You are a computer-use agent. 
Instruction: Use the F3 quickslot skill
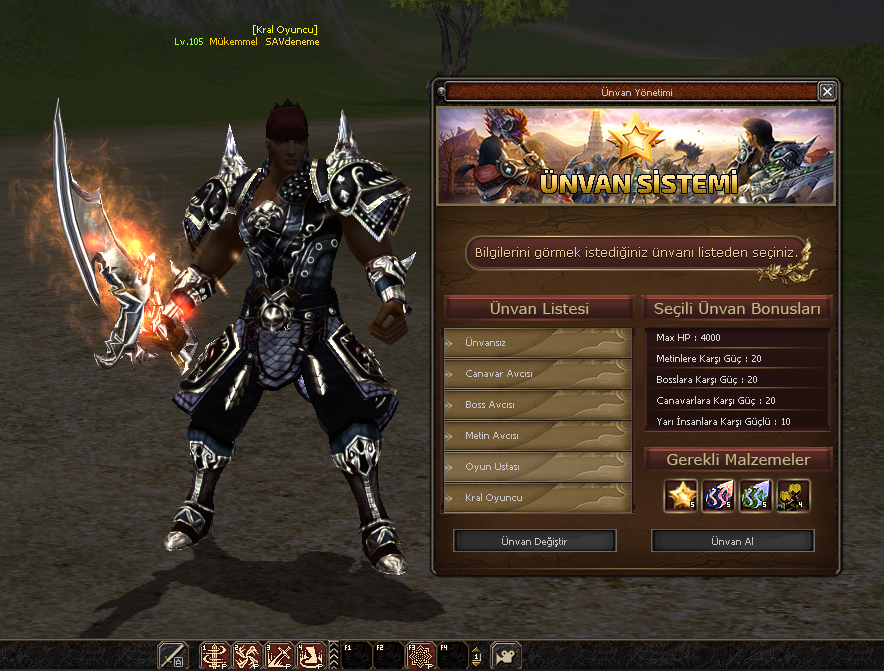[x=421, y=656]
